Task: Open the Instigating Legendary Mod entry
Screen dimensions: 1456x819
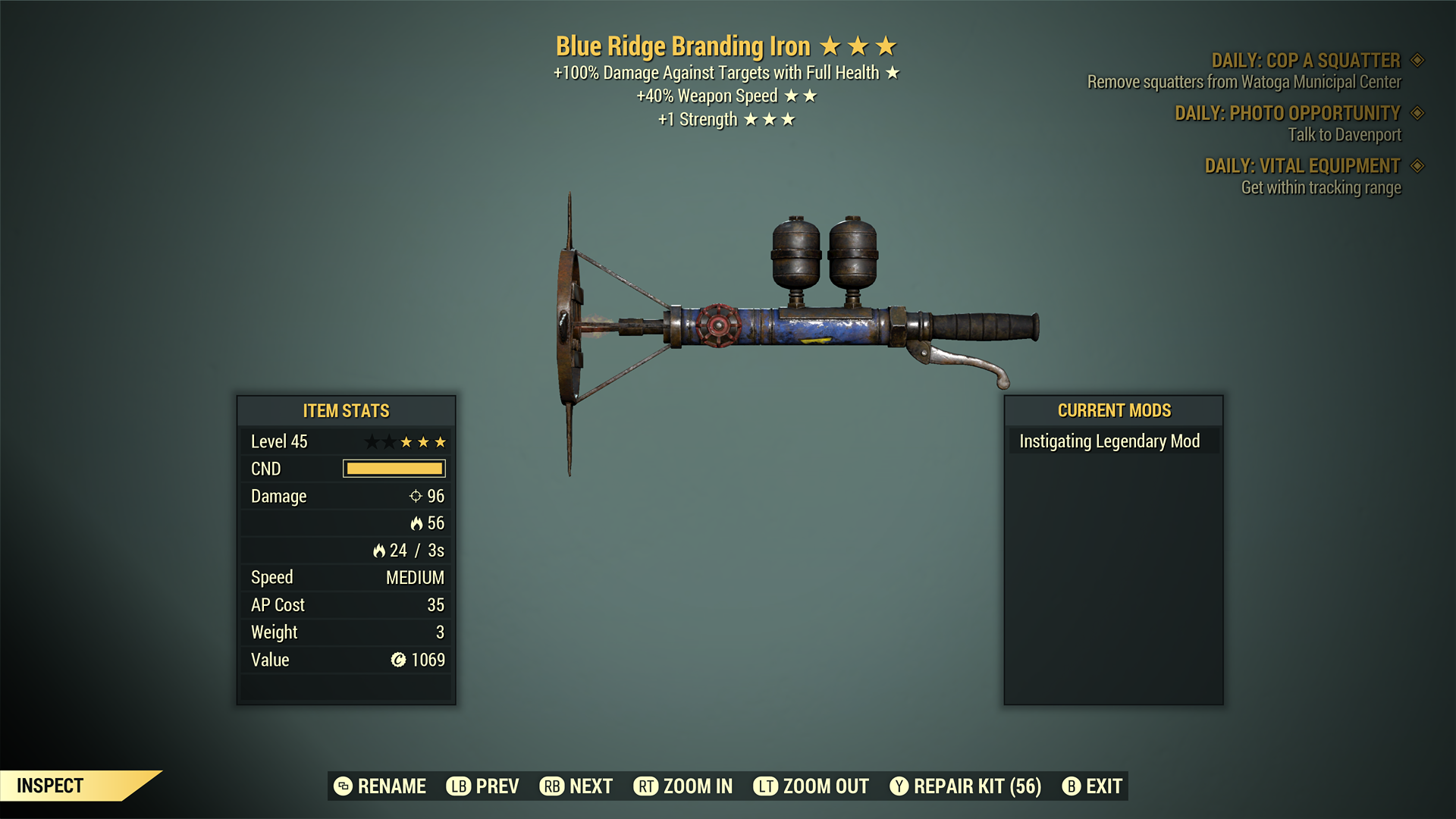Action: [x=1112, y=440]
